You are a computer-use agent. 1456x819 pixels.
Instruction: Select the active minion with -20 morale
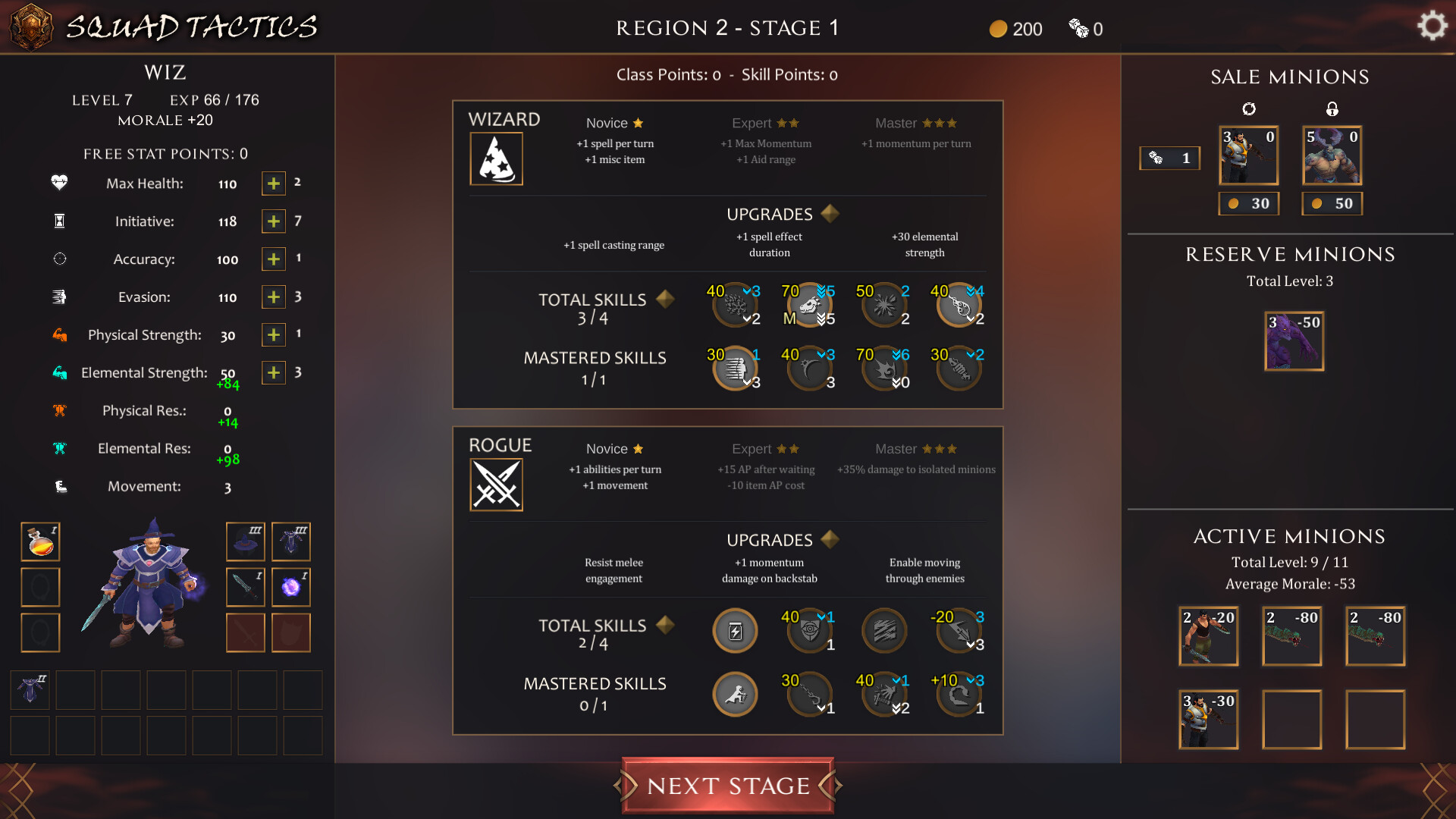[x=1208, y=635]
